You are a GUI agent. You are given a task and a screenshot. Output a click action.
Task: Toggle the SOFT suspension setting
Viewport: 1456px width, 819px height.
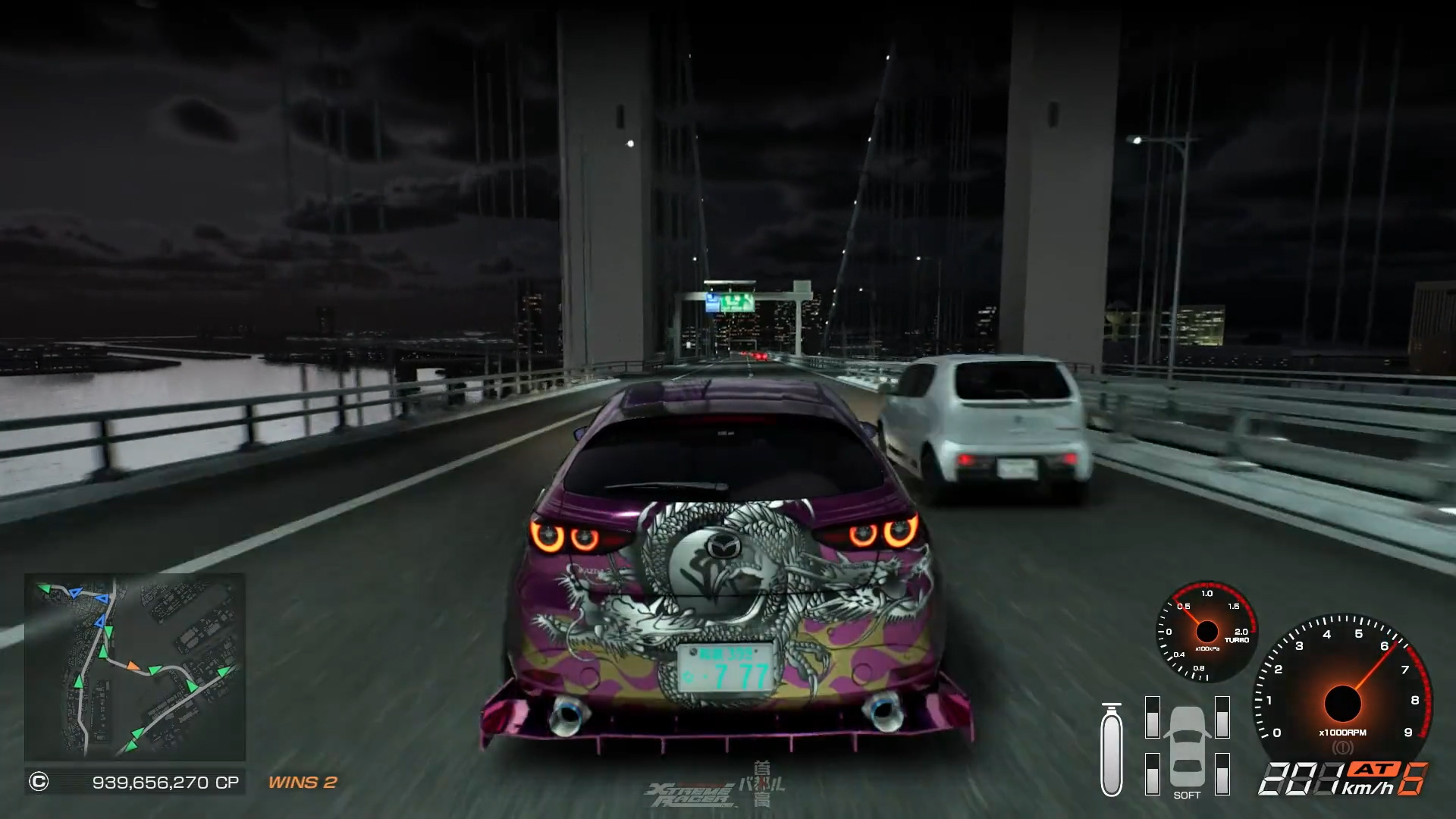click(x=1187, y=794)
